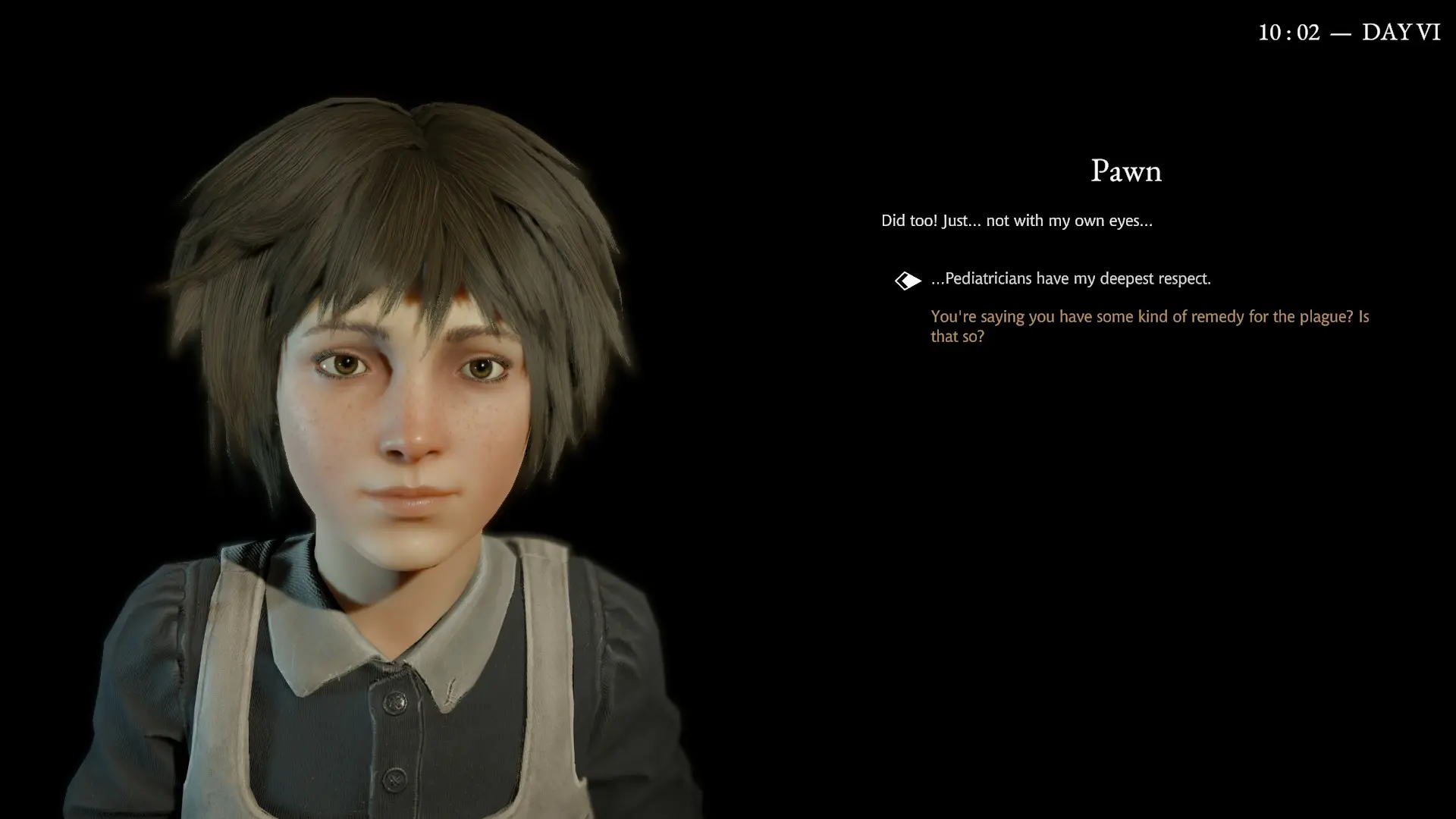This screenshot has height=819, width=1456.
Task: Choose the reply about pediatricians' deepest respect
Action: (x=1070, y=279)
